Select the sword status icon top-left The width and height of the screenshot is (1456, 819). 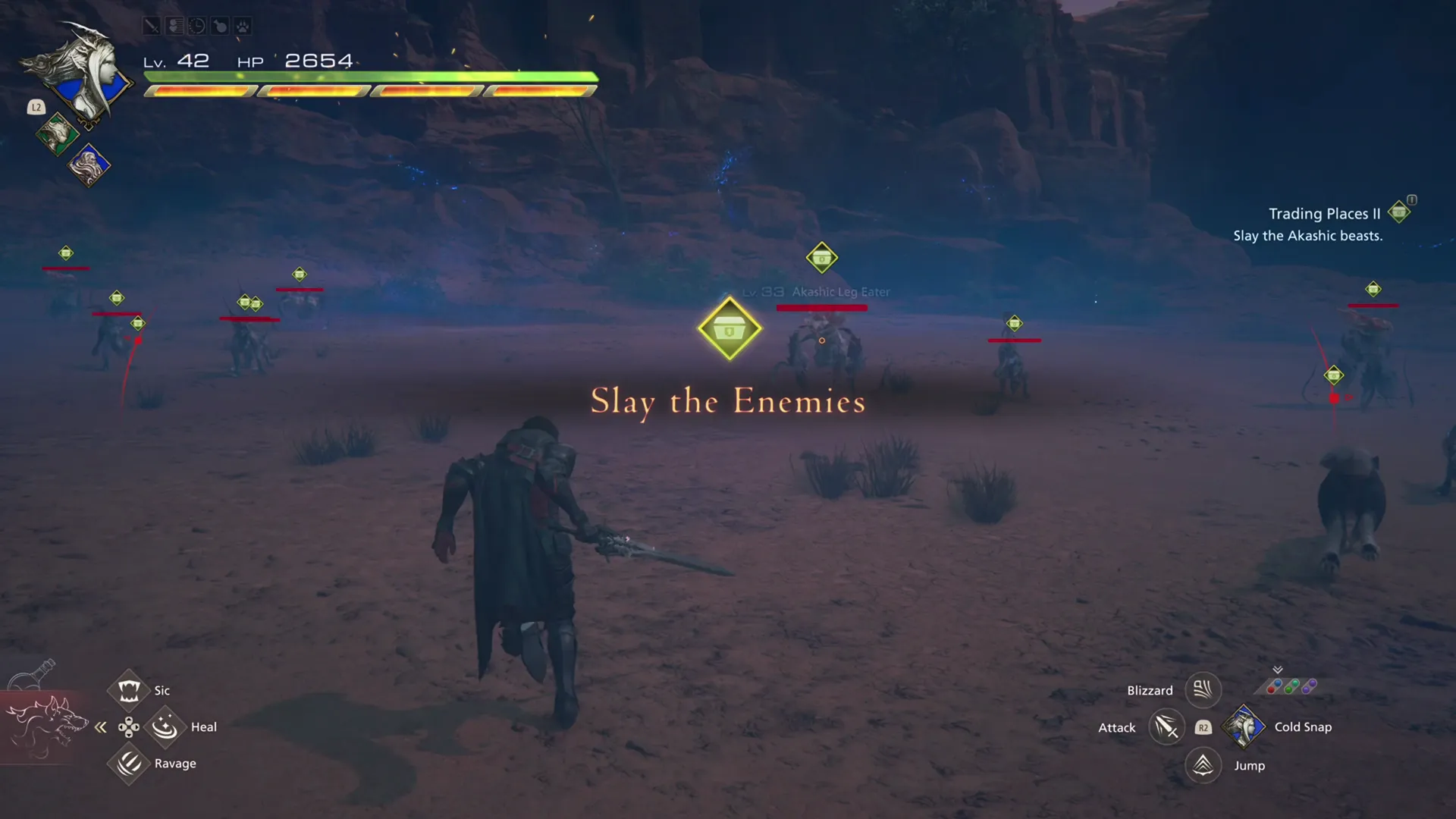click(152, 25)
